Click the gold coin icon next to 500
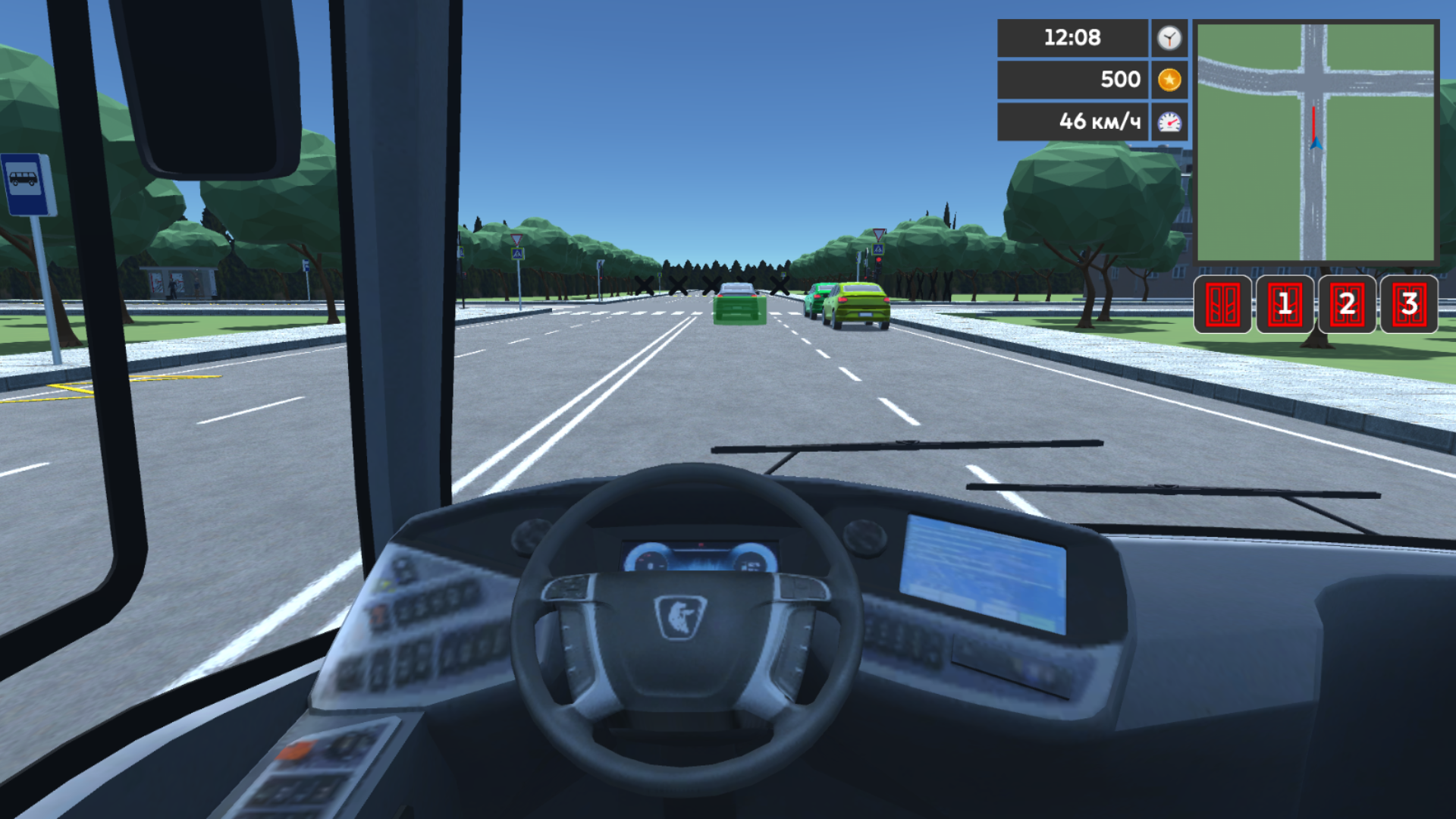The height and width of the screenshot is (819, 1456). pos(1168,79)
